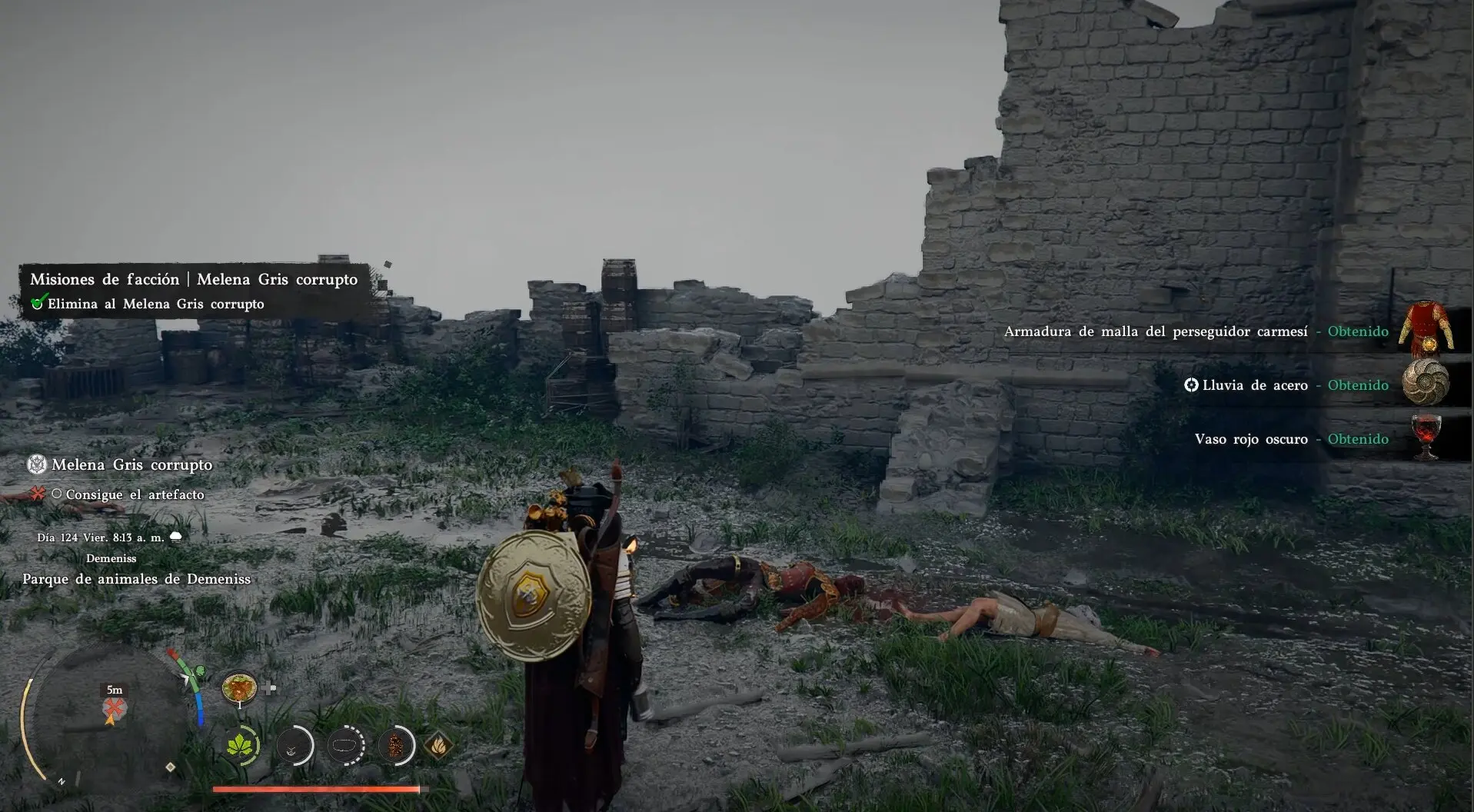1474x812 pixels.
Task: Select the red cross quest marker on minimap
Action: [x=115, y=707]
